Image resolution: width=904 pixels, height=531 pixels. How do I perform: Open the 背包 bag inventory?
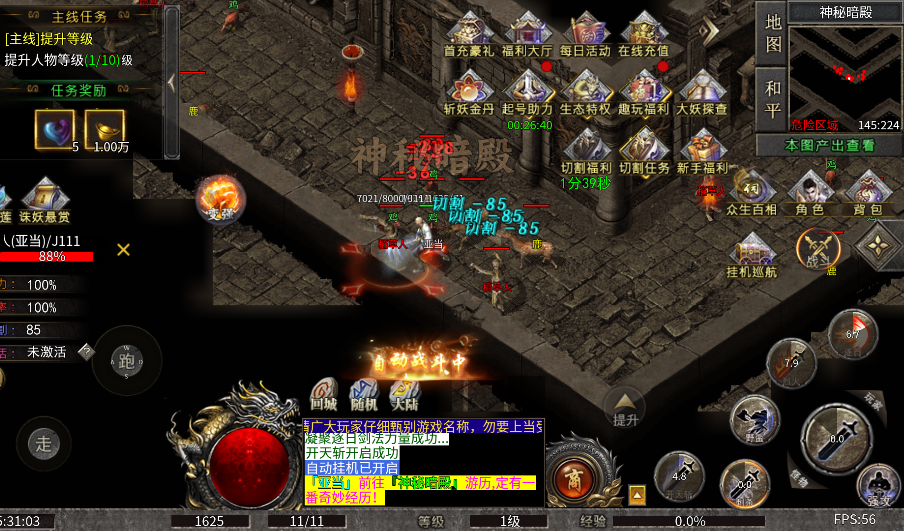coord(867,192)
